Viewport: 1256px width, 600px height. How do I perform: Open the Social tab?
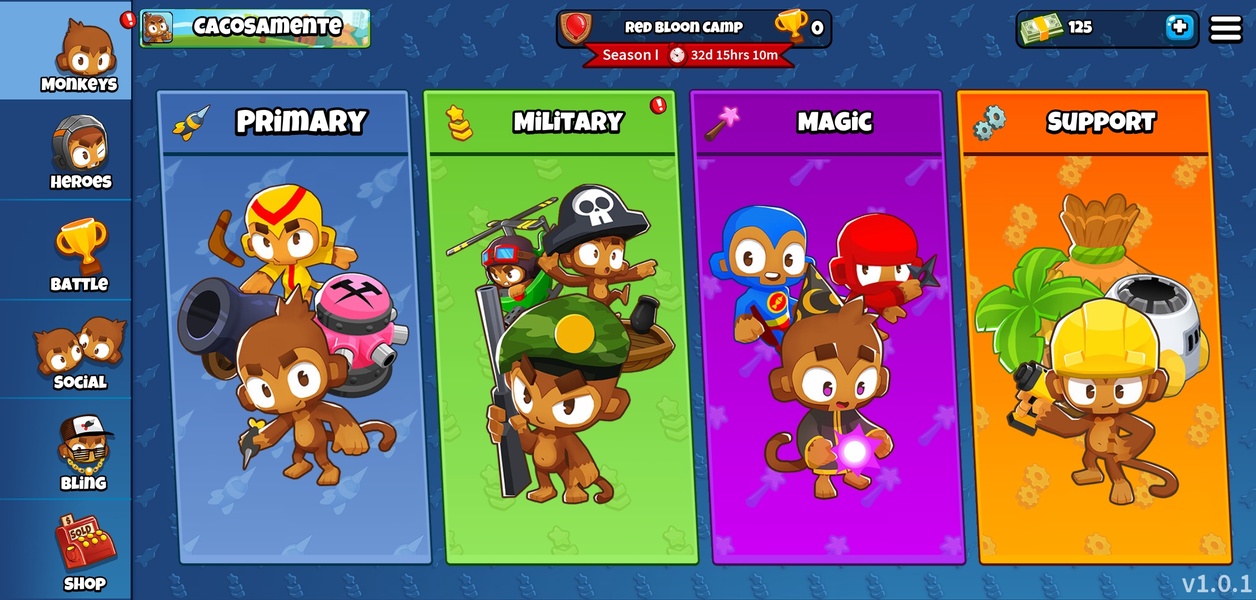click(80, 352)
